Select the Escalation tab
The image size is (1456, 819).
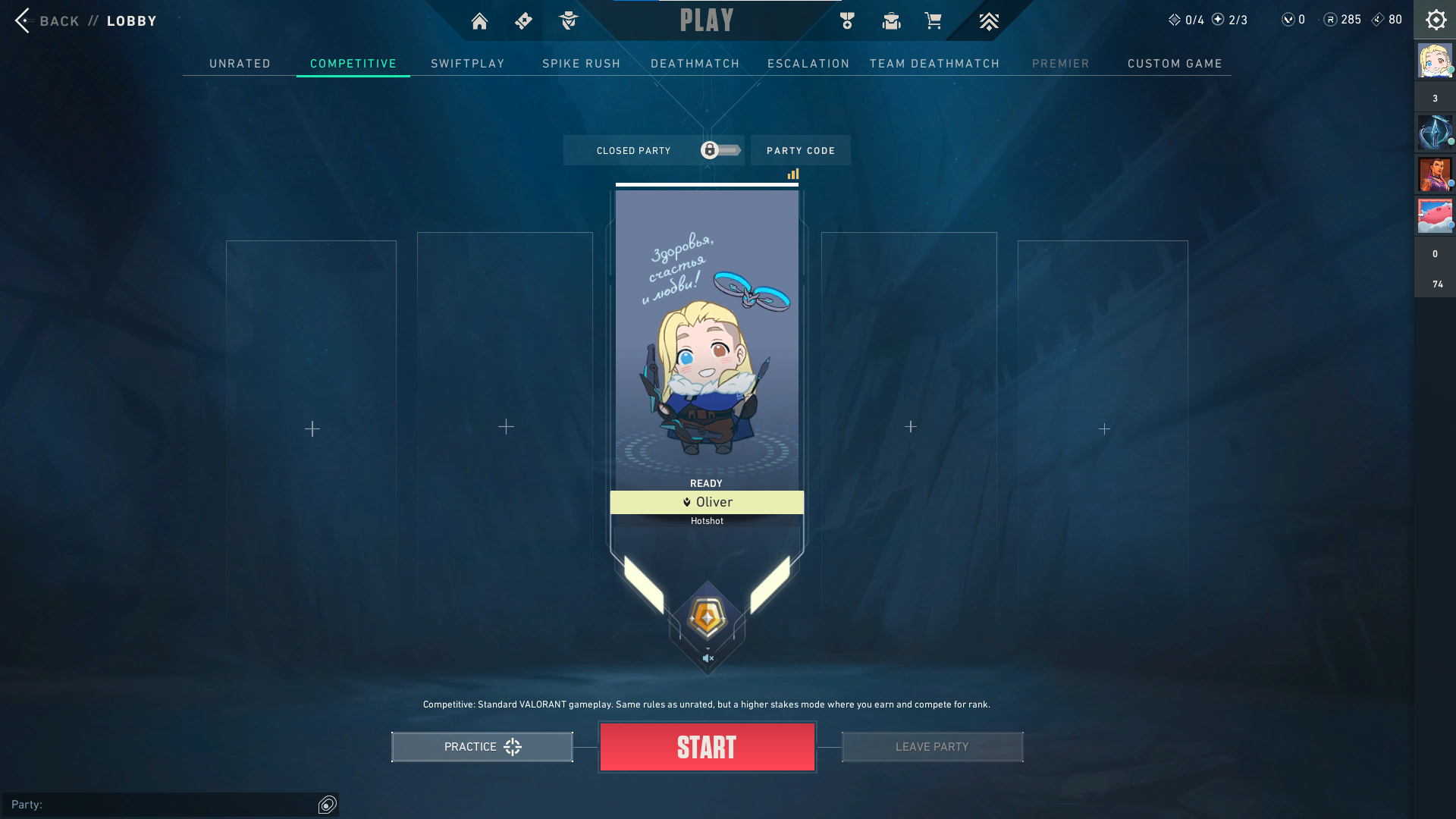click(808, 64)
